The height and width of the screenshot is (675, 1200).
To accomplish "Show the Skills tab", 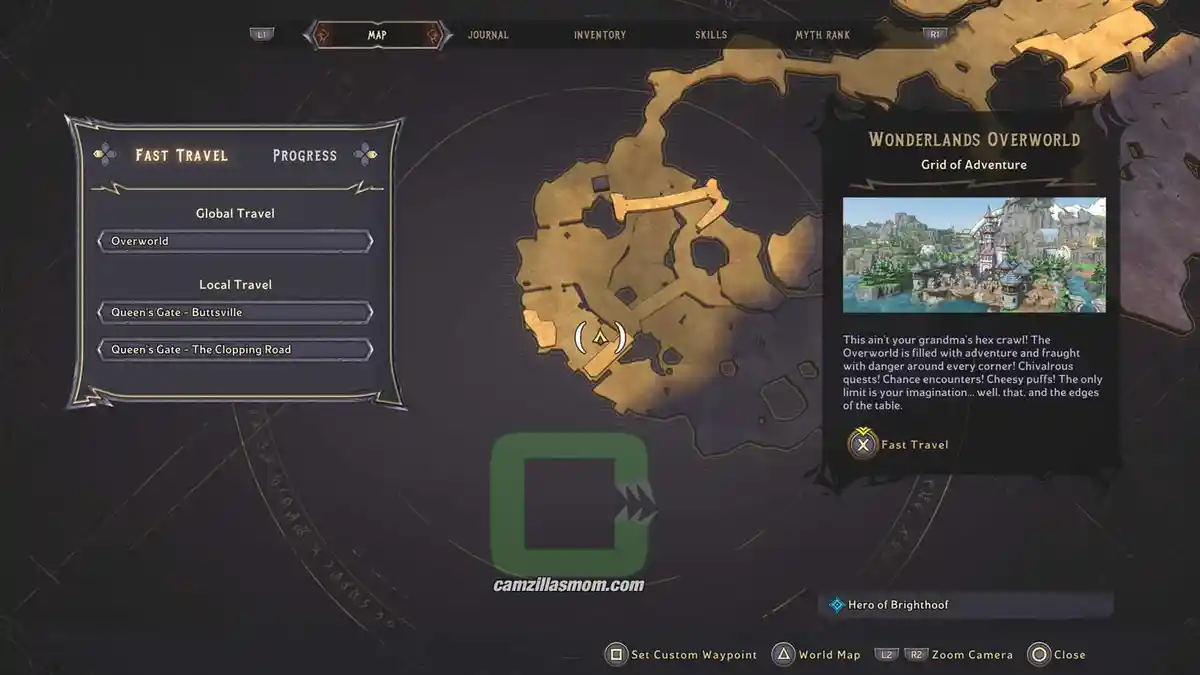I will 712,35.
